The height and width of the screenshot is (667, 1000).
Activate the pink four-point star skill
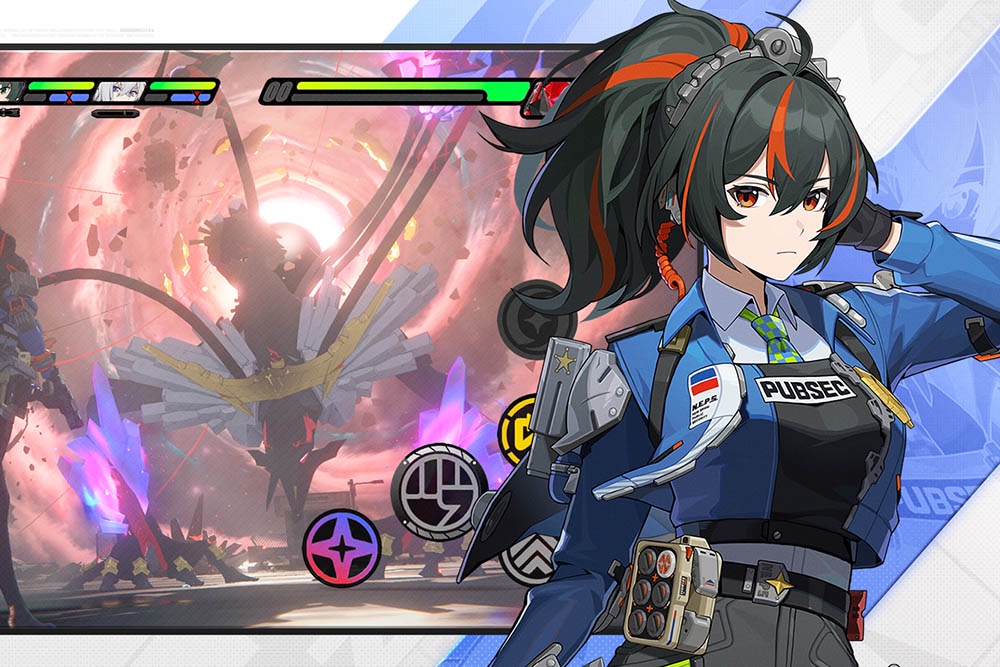coord(342,547)
